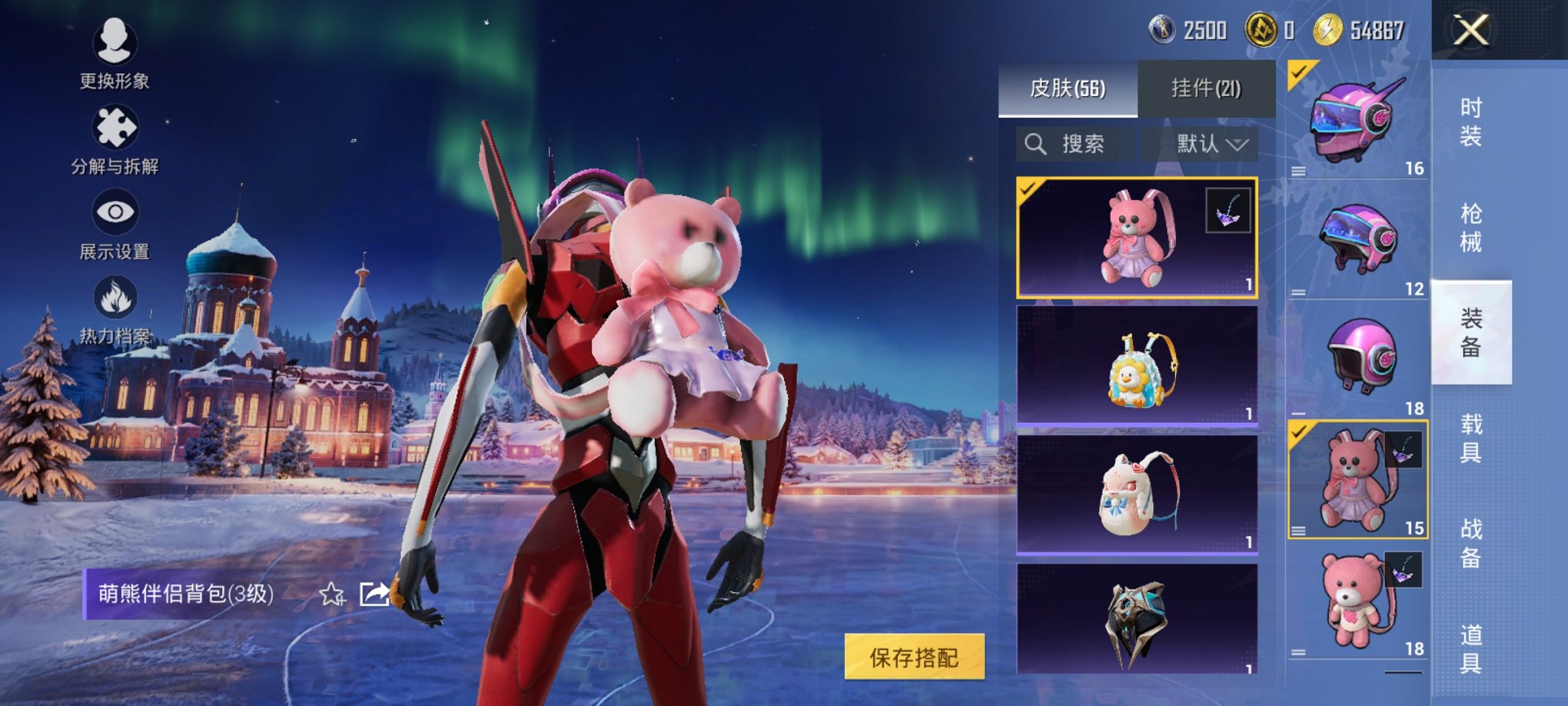The width and height of the screenshot is (1568, 706).
Task: Open the 载具 vehicles category
Action: tap(1470, 438)
